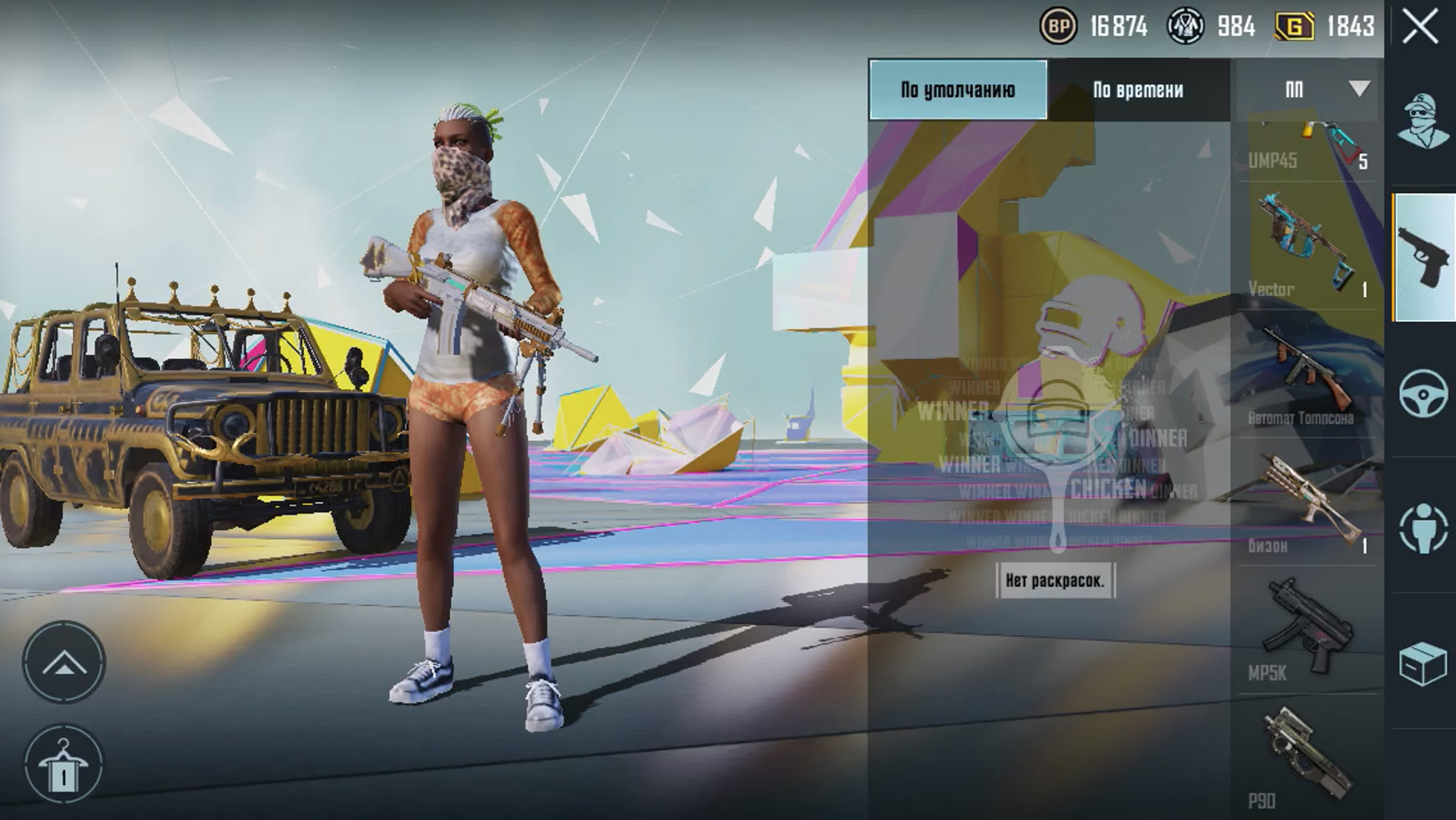Viewport: 1456px width, 820px height.
Task: Switch to the "По времени" sort tab
Action: tap(1138, 90)
